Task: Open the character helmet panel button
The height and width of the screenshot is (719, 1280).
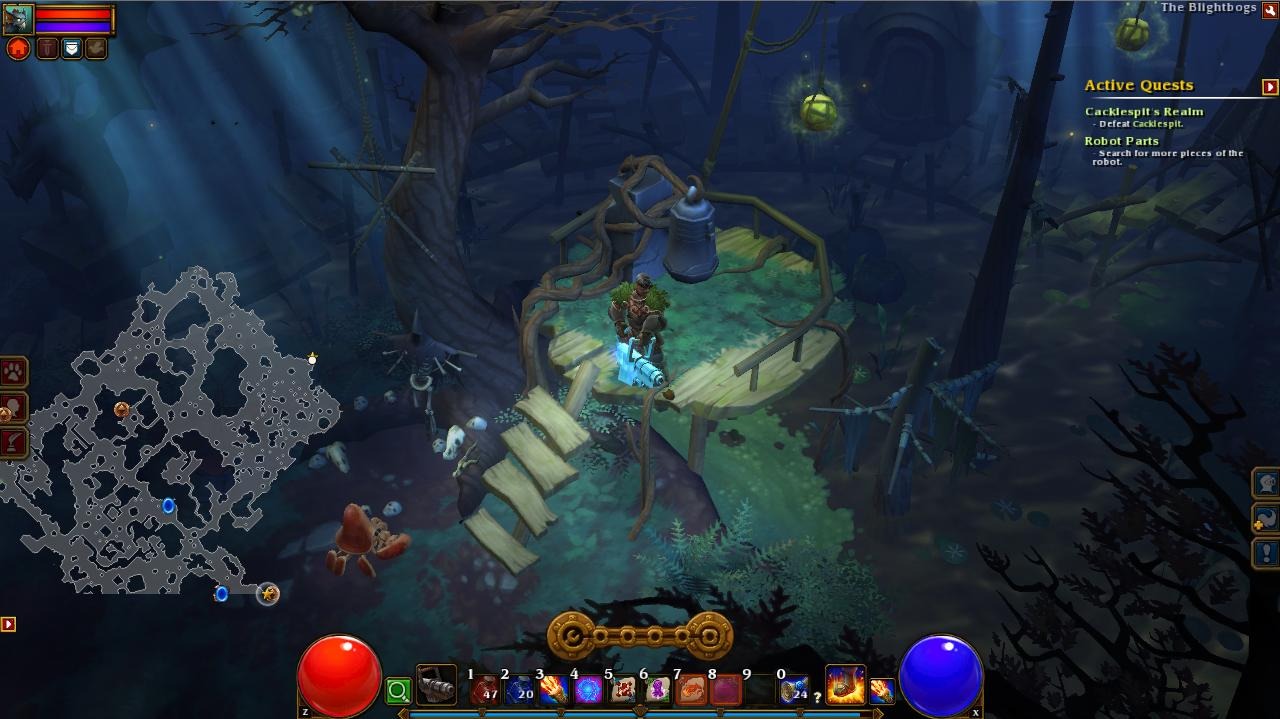Action: point(1266,483)
